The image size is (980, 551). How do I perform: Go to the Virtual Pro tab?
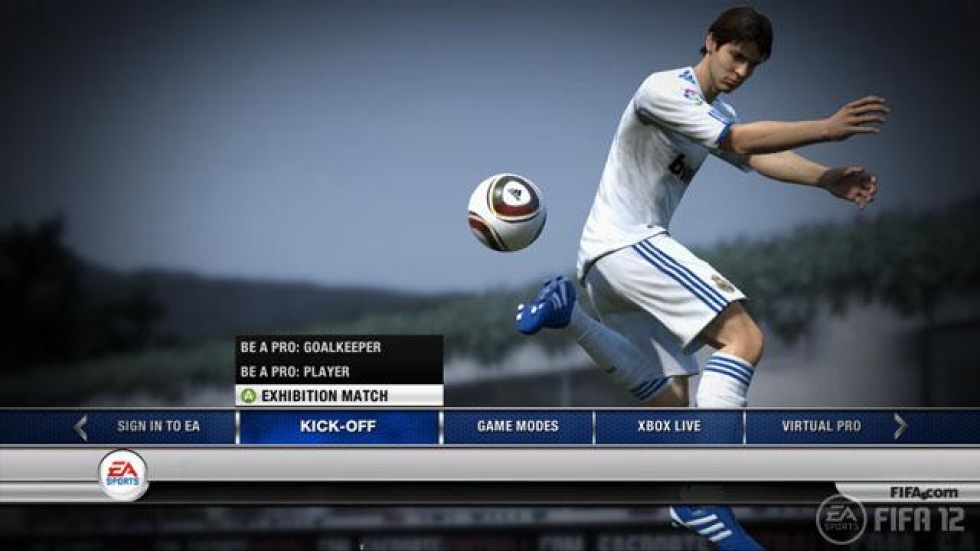coord(821,427)
